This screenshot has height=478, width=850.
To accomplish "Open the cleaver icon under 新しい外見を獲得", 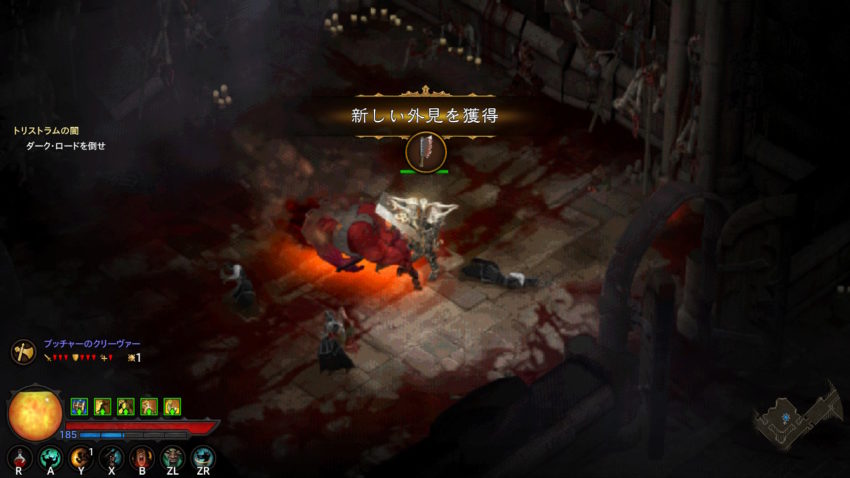I will click(426, 151).
